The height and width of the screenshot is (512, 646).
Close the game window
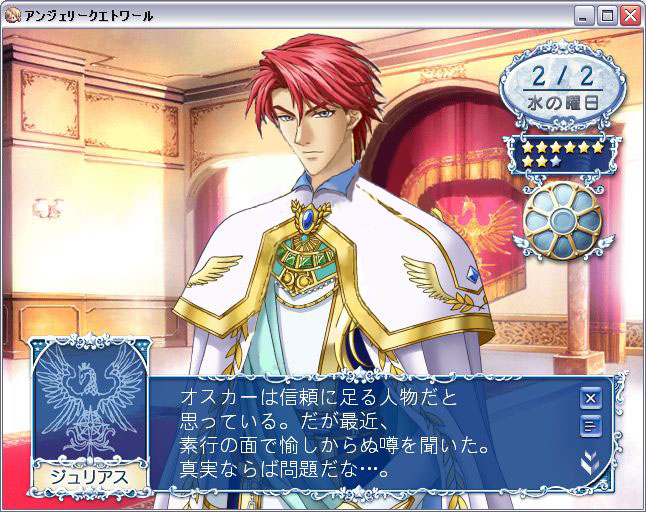click(x=629, y=15)
